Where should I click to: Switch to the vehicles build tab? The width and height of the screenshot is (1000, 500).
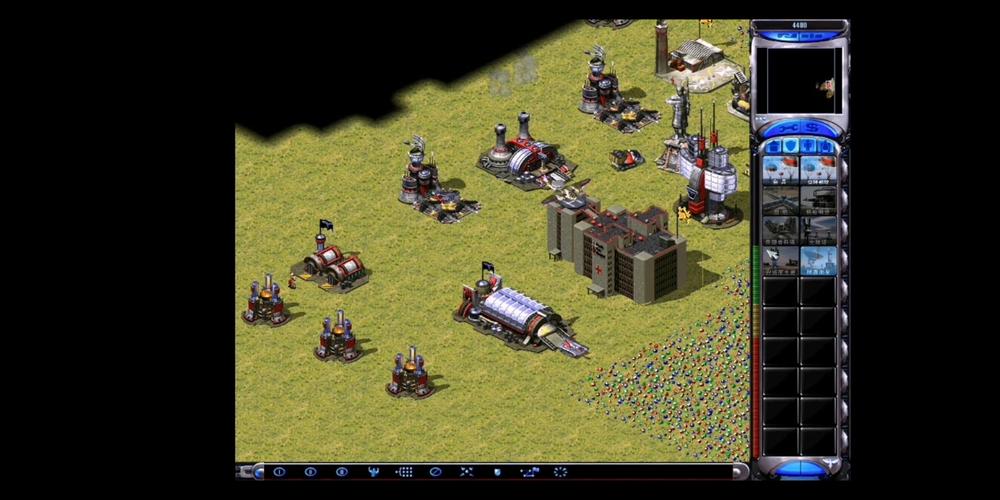point(826,146)
